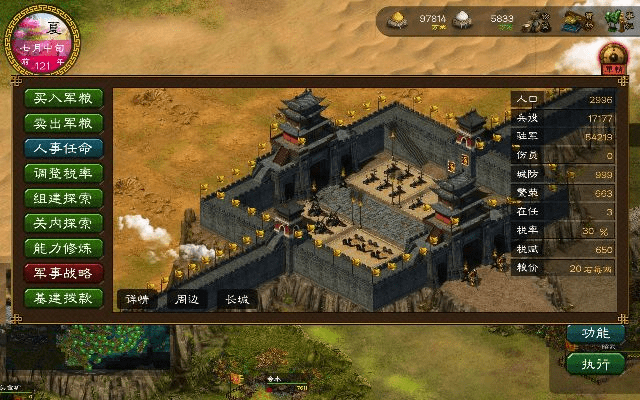Image resolution: width=640 pixels, height=400 pixels.
Task: Click the green 执行 execute button
Action: 589,362
